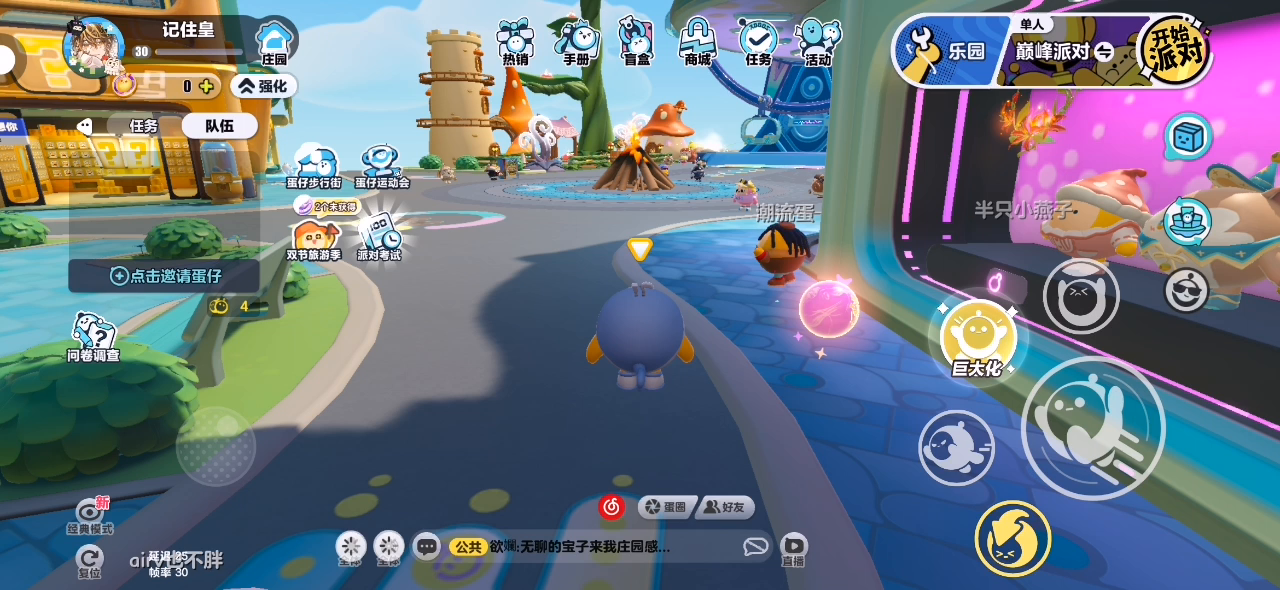Switch to the 队伍 team tab

pyautogui.click(x=219, y=126)
